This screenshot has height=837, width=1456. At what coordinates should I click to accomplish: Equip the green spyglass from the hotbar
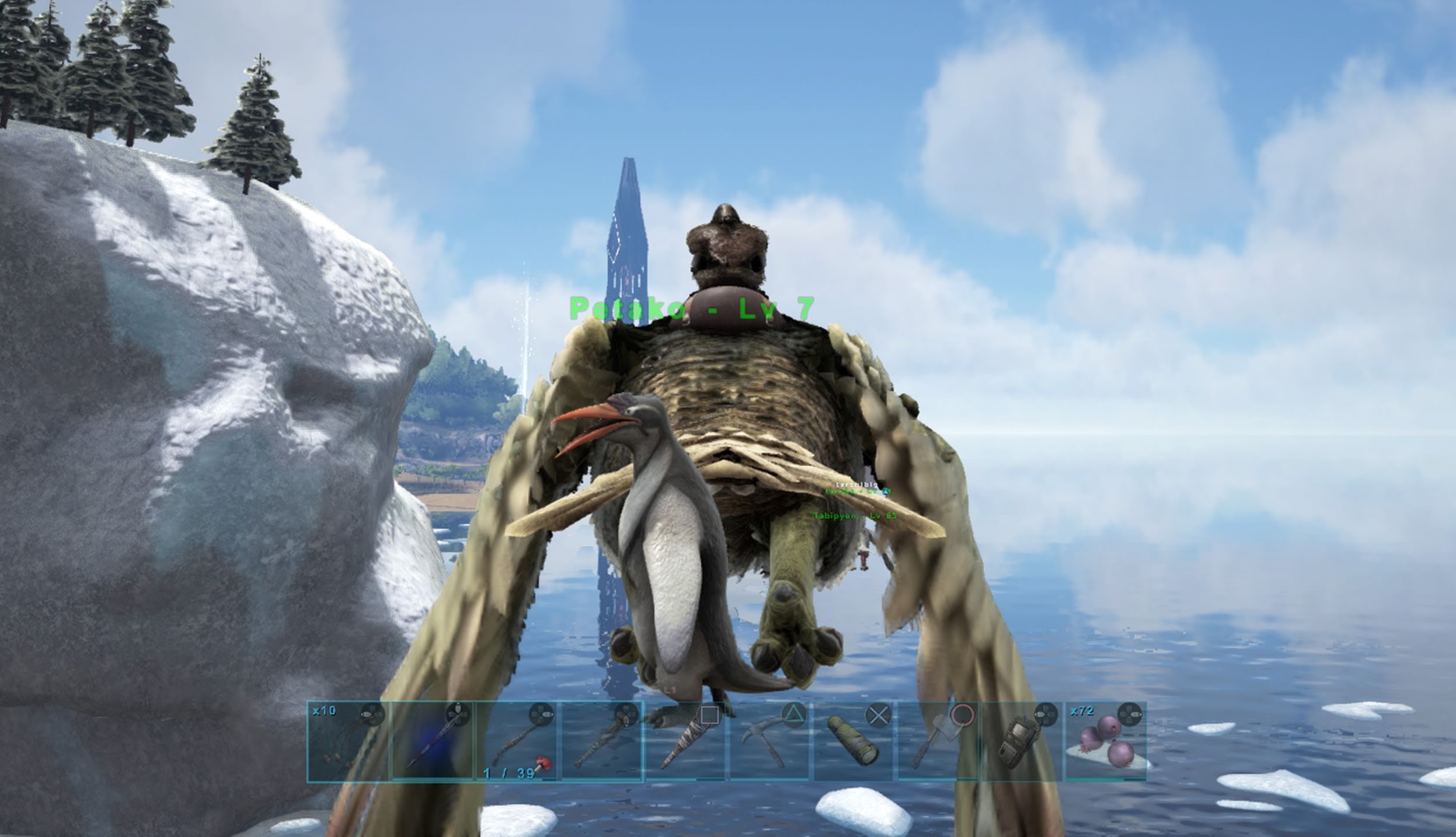pos(853,741)
